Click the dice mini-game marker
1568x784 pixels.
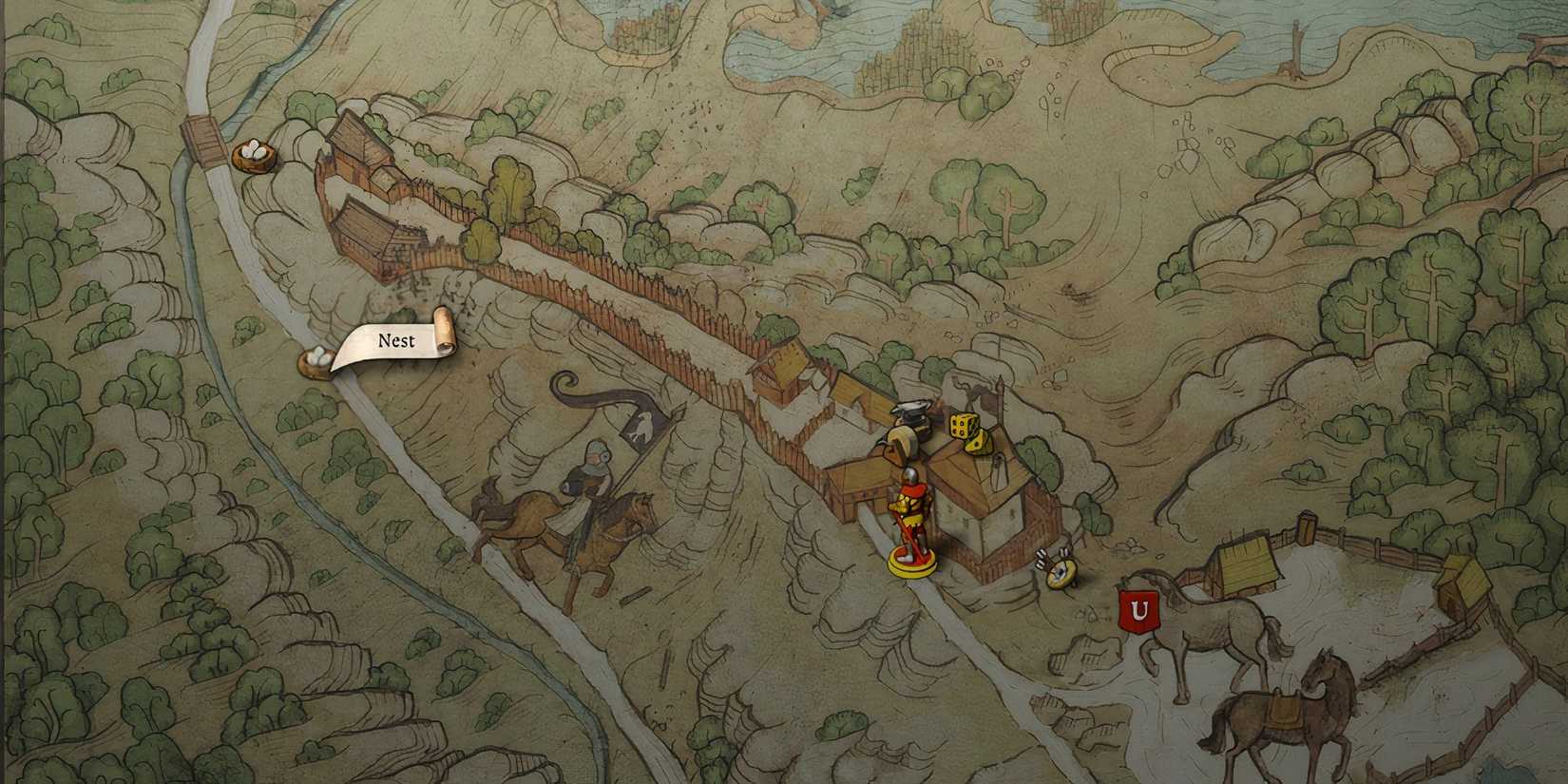tap(958, 426)
